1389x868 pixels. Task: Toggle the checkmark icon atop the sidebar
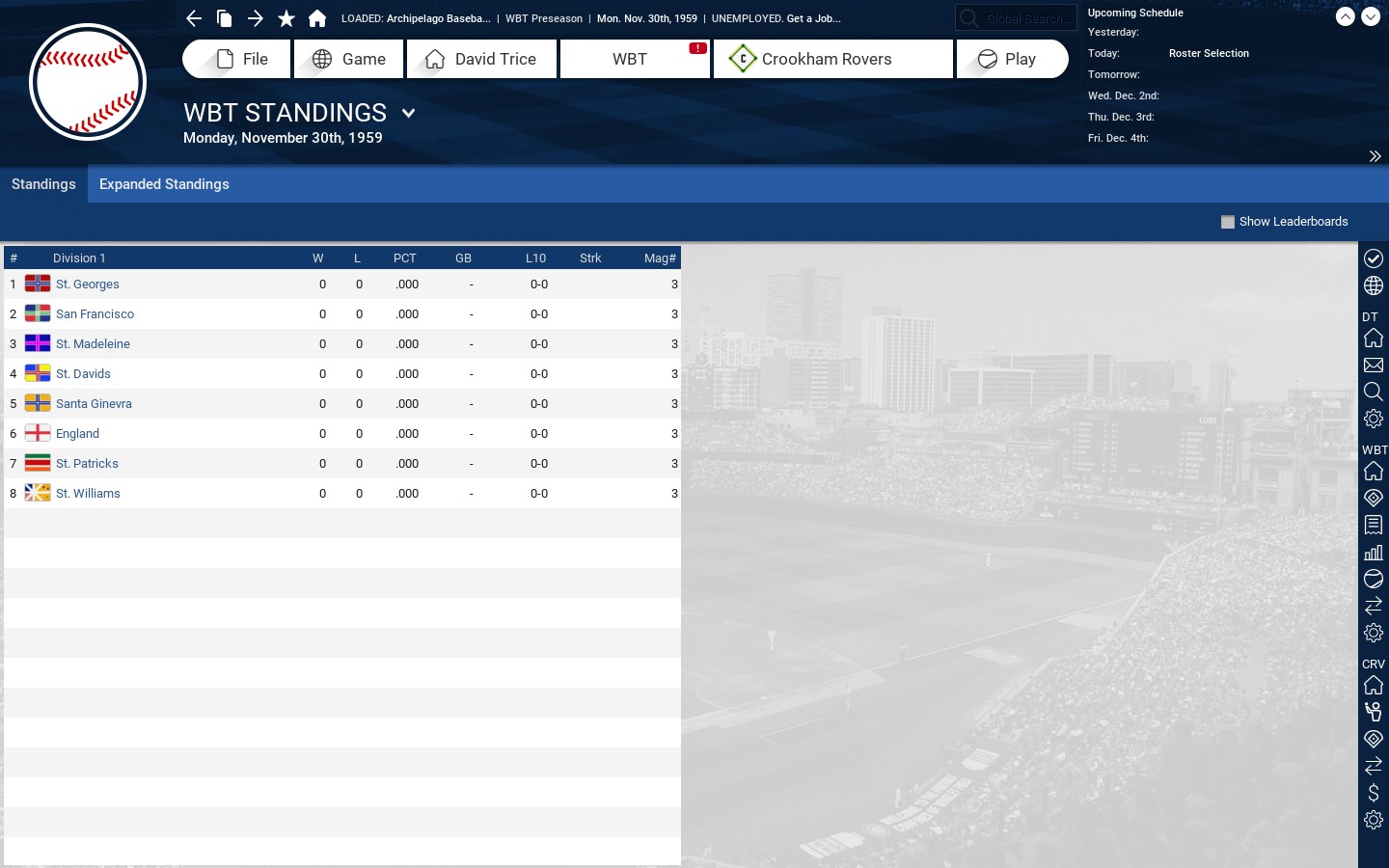(x=1374, y=258)
